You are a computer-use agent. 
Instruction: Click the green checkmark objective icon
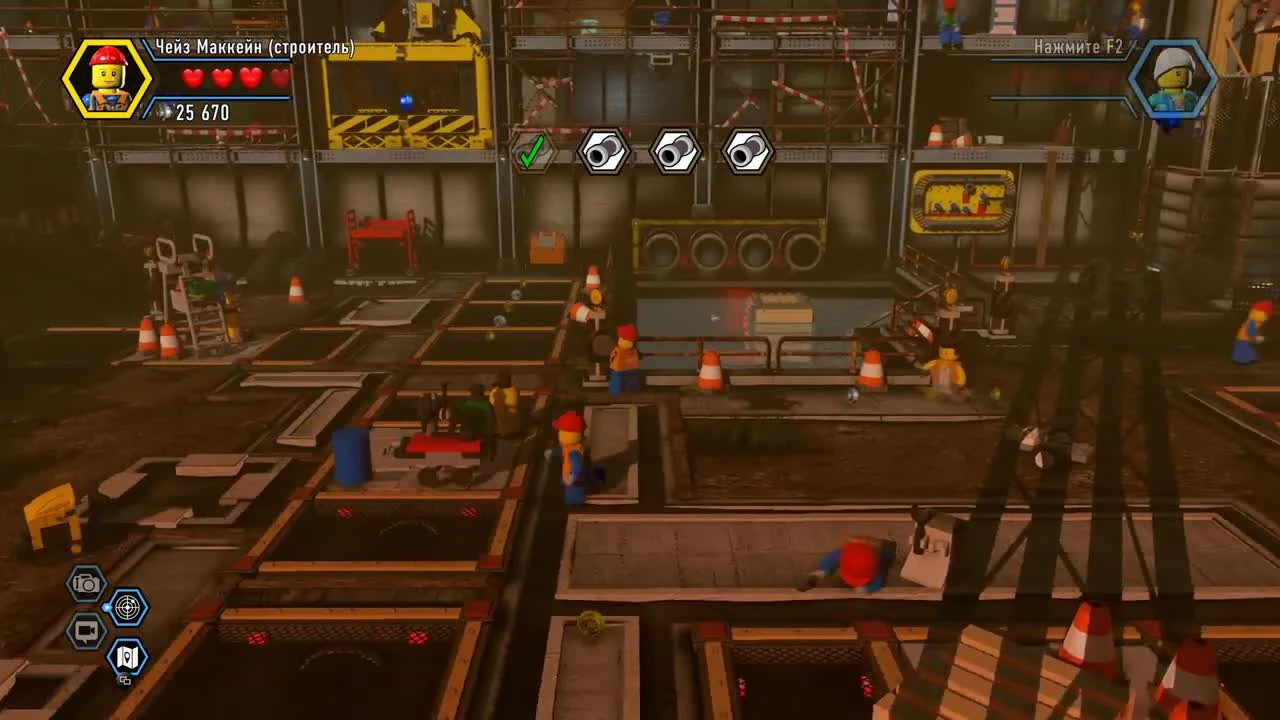(x=534, y=152)
